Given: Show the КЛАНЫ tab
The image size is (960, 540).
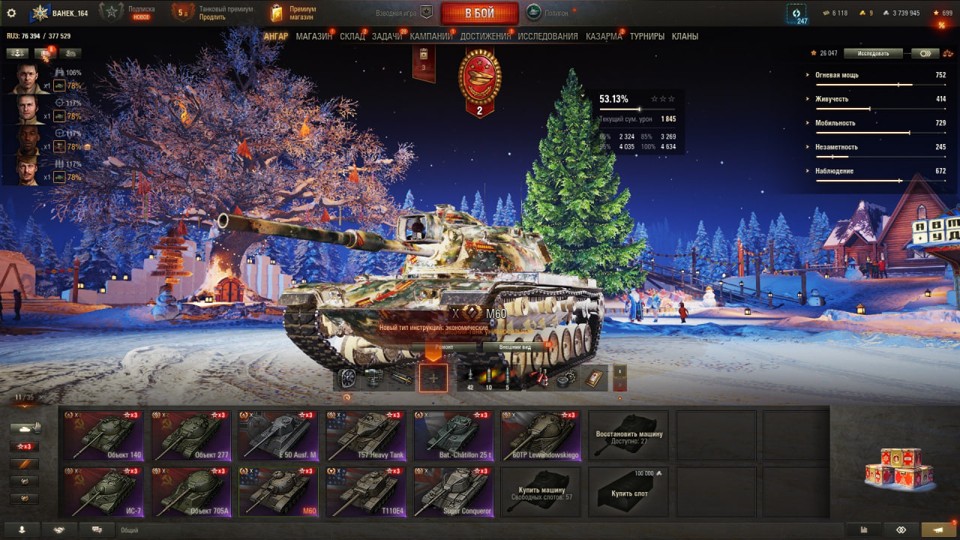Looking at the screenshot, I should 685,36.
